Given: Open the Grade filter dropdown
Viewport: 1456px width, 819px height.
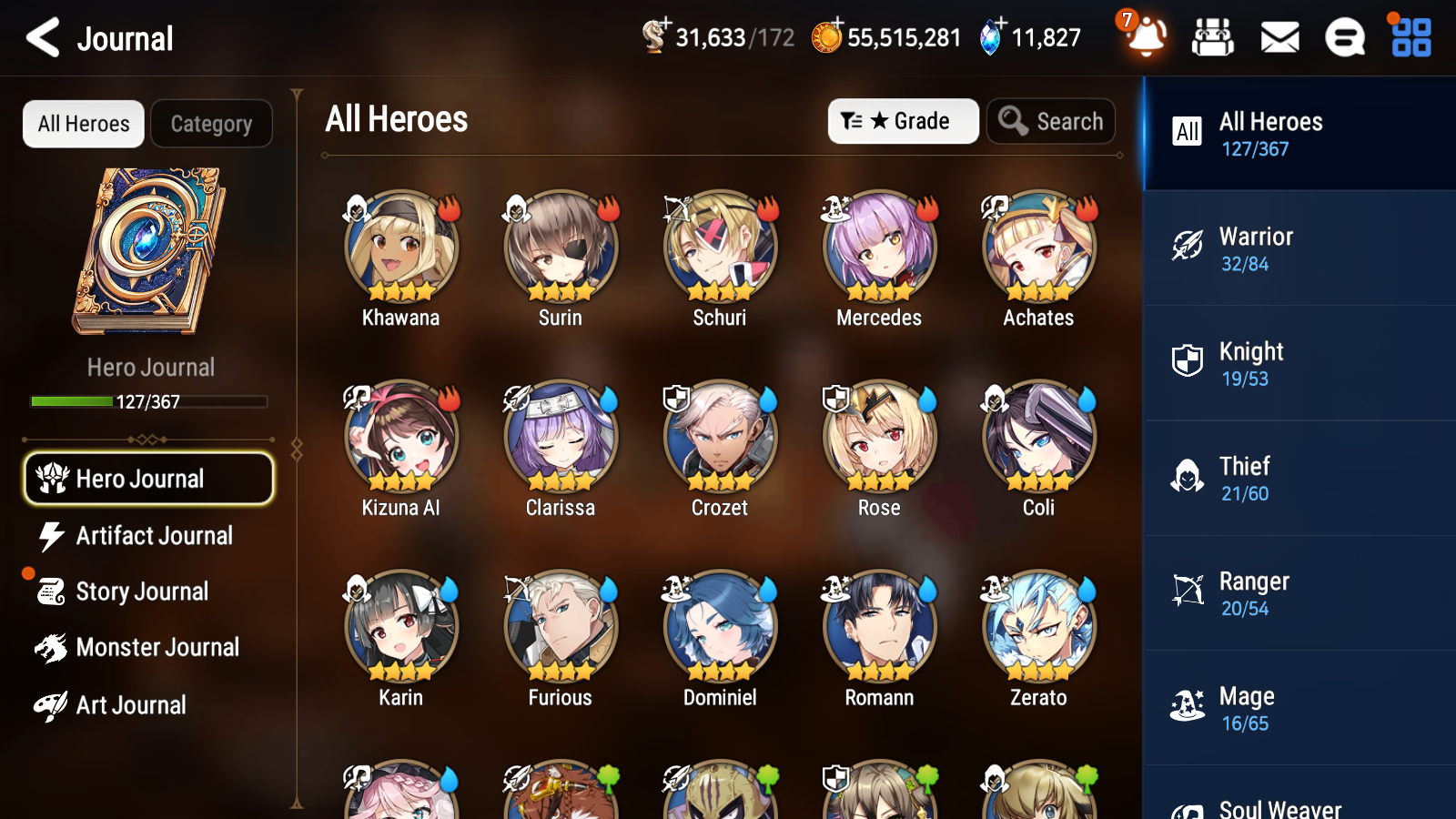Looking at the screenshot, I should [x=903, y=121].
